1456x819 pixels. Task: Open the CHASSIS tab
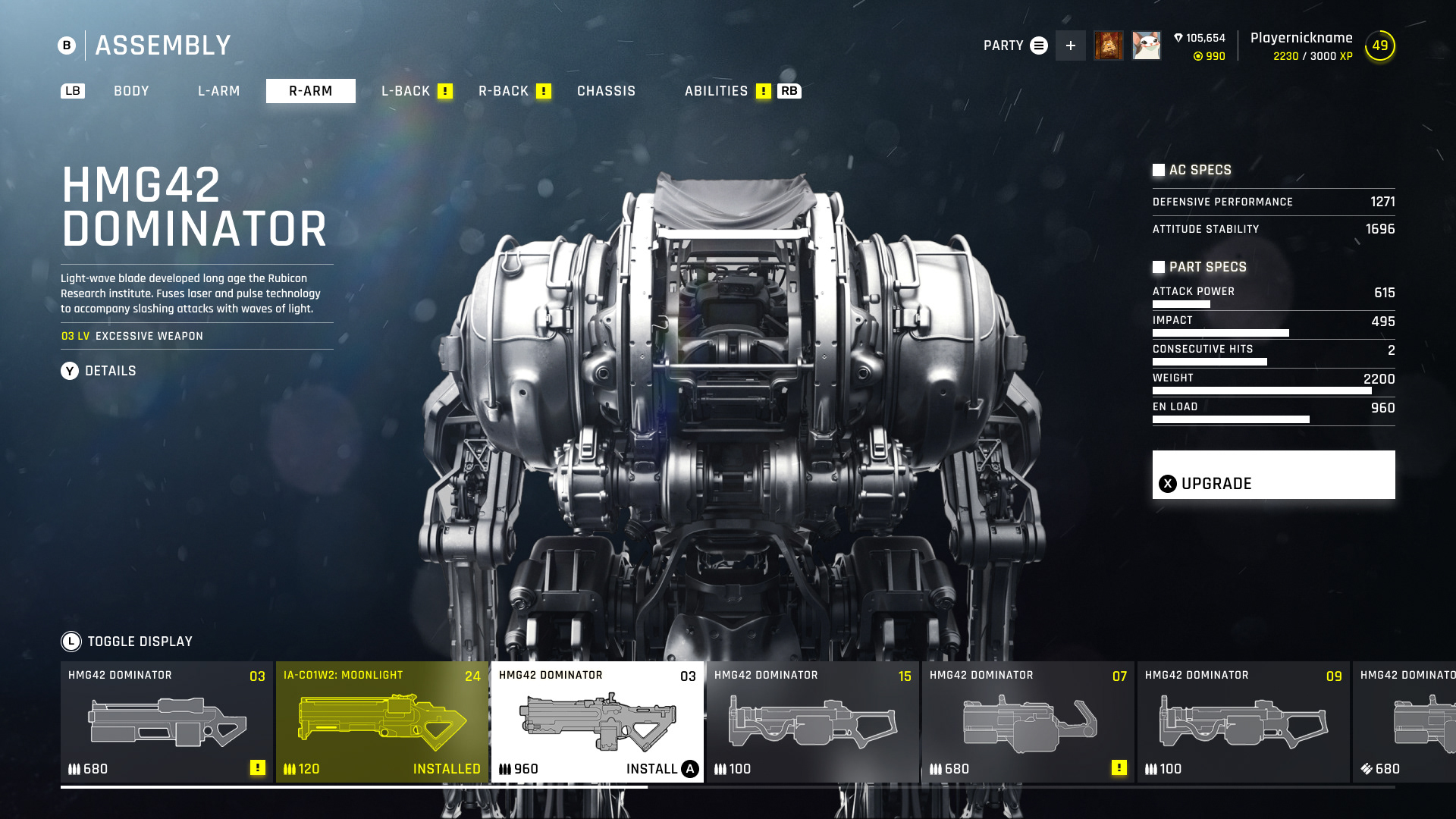click(606, 91)
